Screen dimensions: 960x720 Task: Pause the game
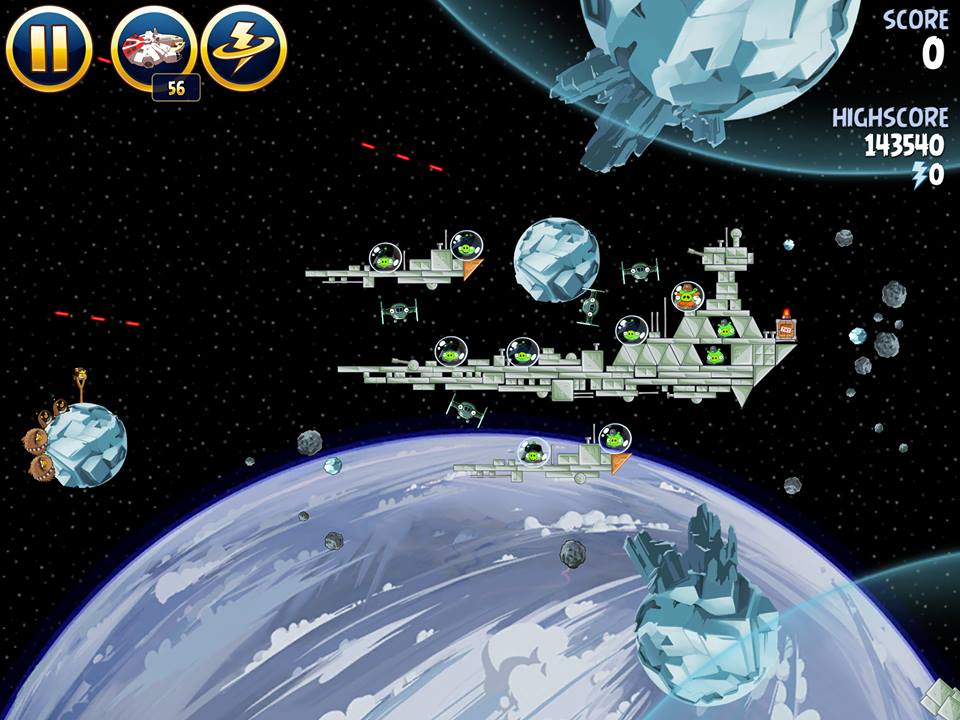pyautogui.click(x=48, y=47)
